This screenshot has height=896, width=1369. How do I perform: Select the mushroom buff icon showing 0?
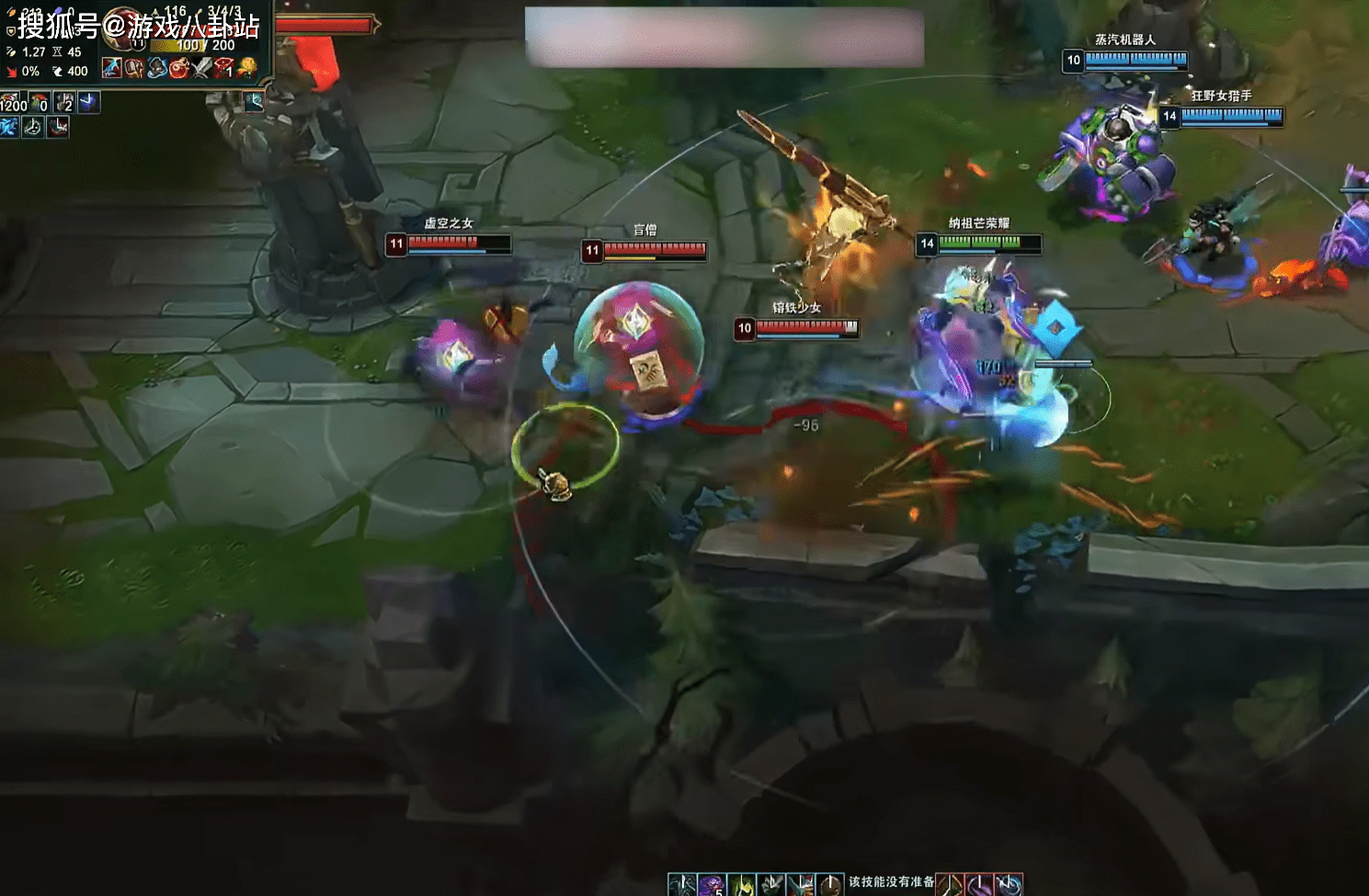point(39,102)
